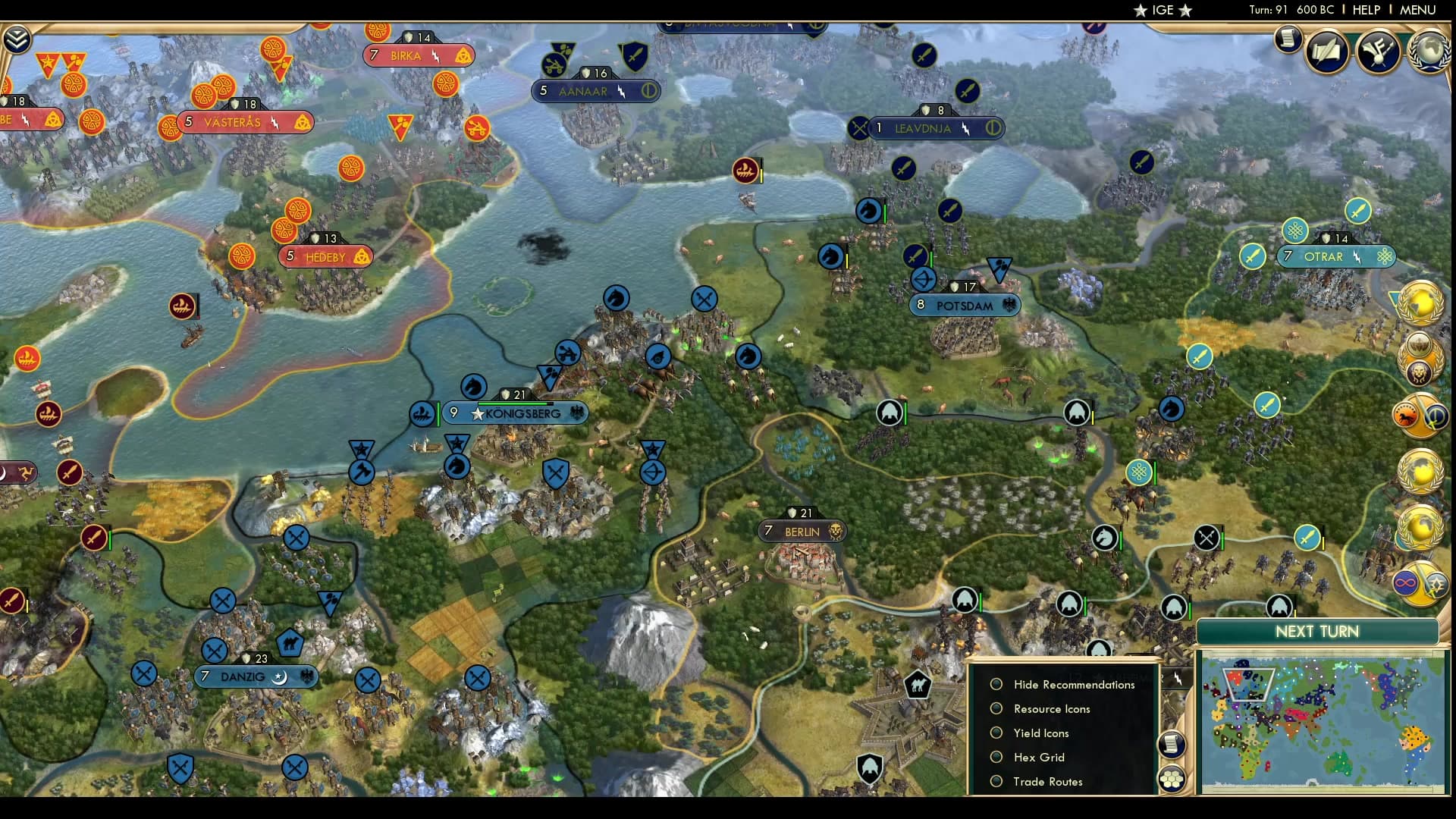Open the globe with laurel wreath icon
Viewport: 1456px width, 819px height.
(x=1429, y=52)
